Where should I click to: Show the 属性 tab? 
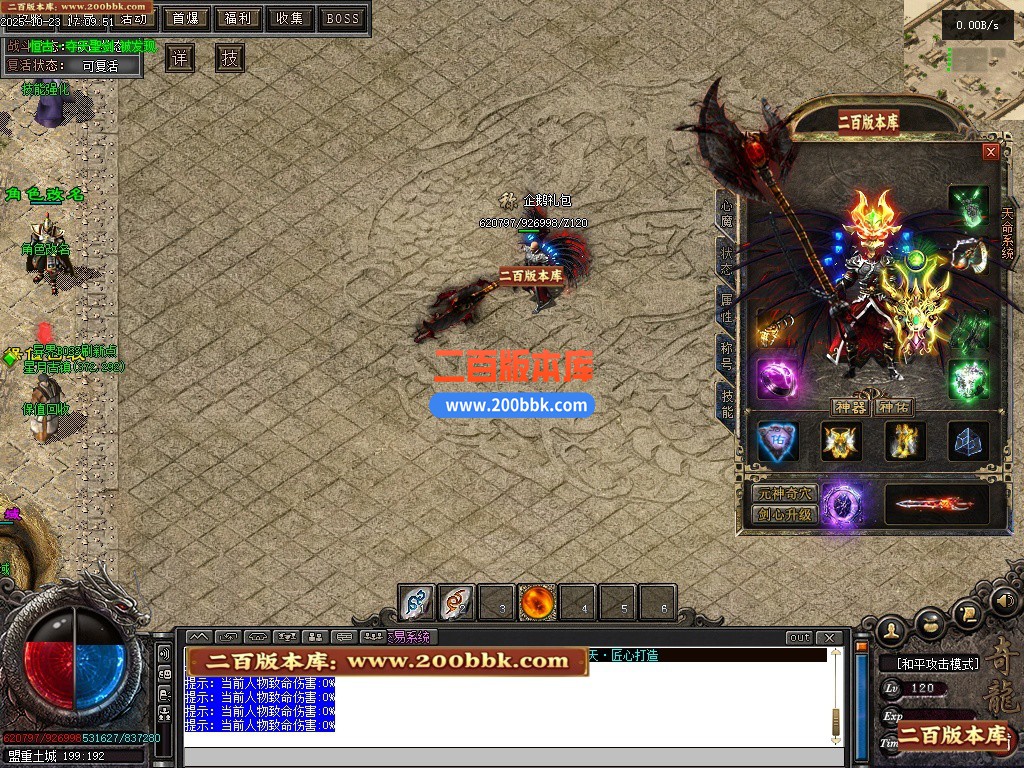click(x=727, y=308)
